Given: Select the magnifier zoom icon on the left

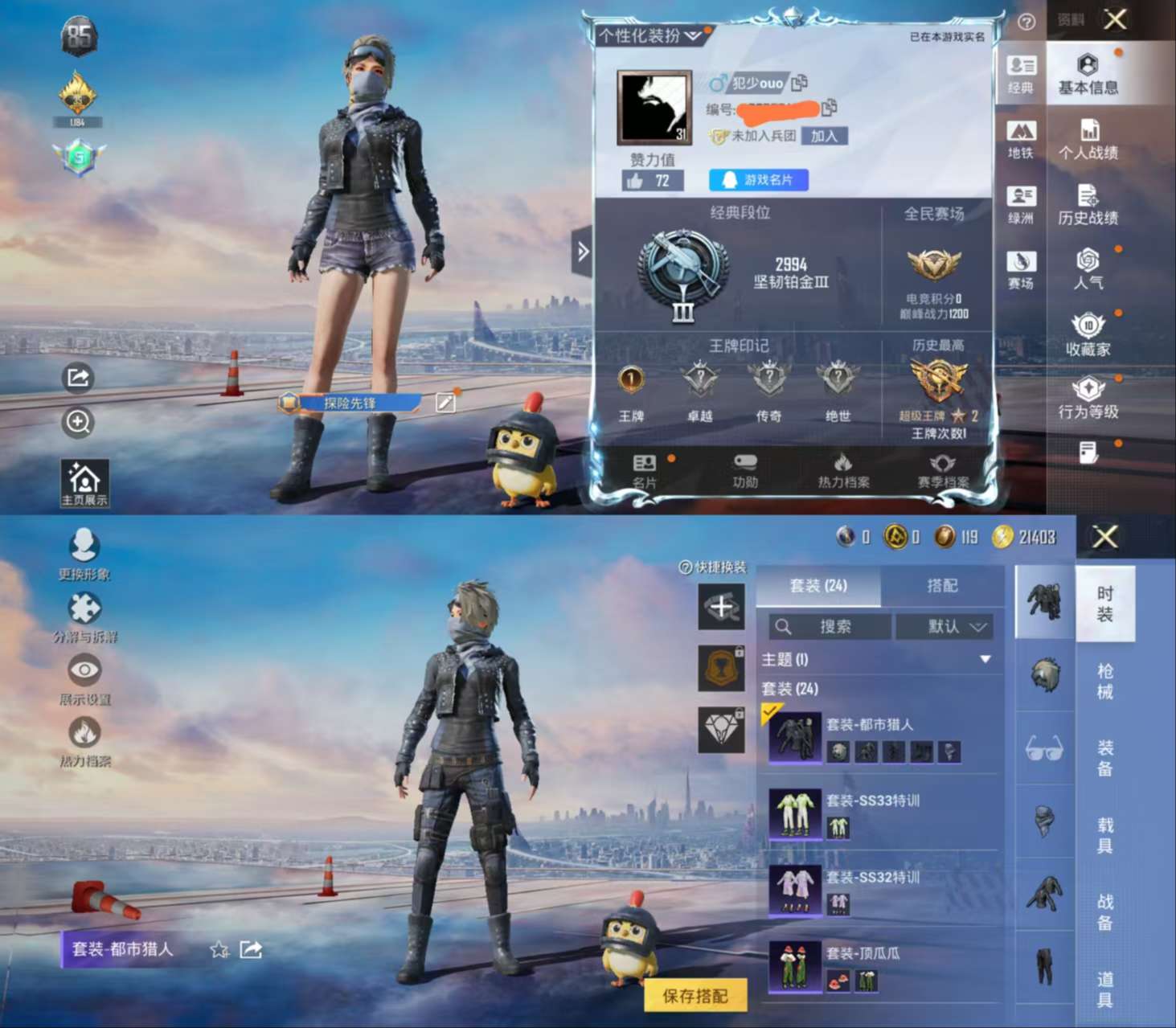Looking at the screenshot, I should point(78,423).
